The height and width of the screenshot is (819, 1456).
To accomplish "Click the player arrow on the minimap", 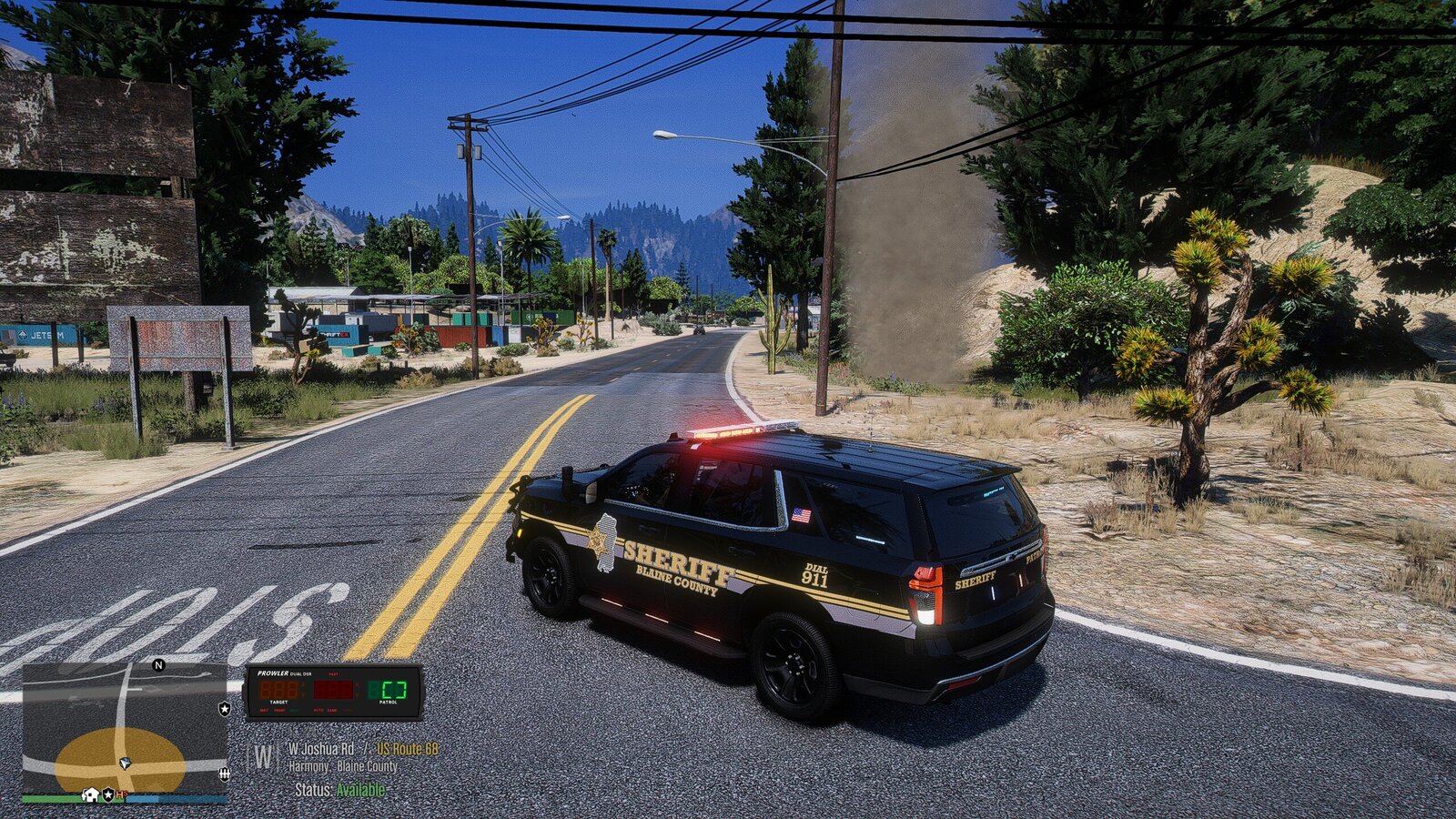I will point(125,763).
